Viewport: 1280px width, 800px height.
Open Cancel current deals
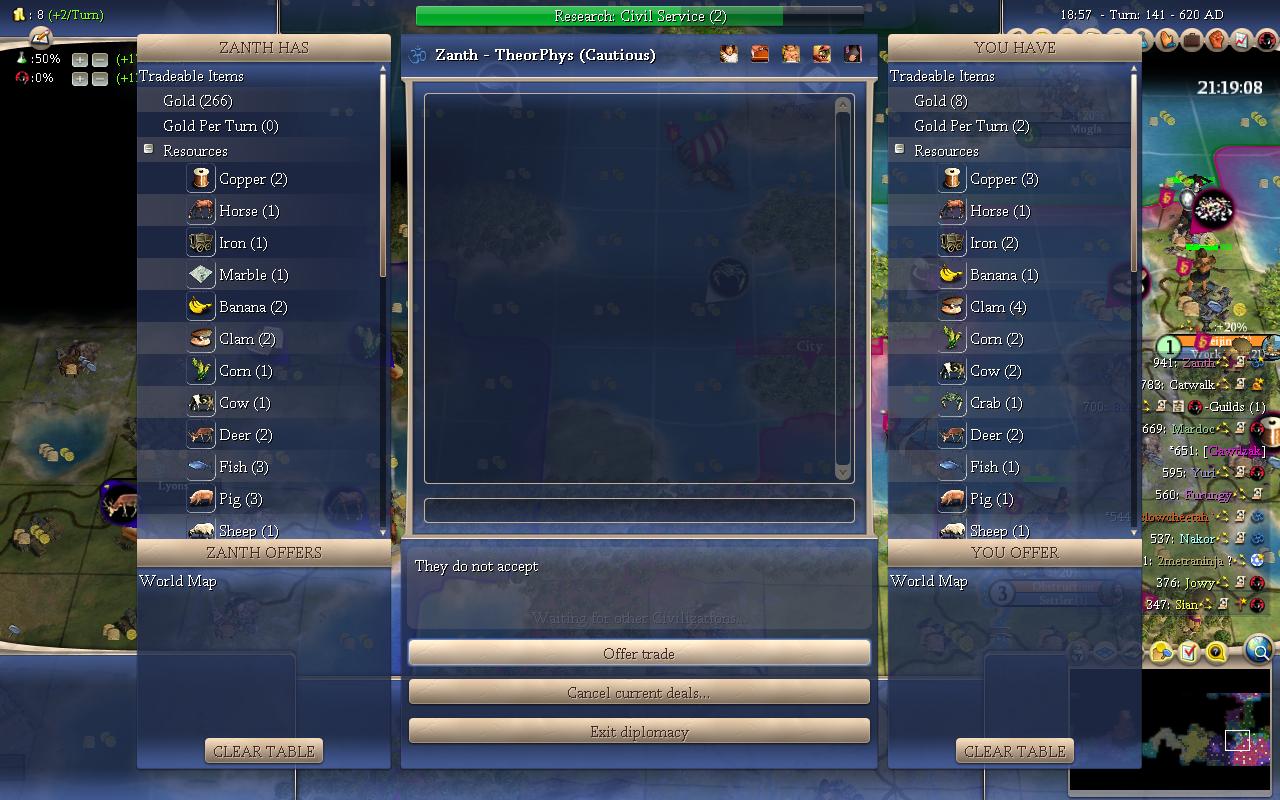[639, 692]
